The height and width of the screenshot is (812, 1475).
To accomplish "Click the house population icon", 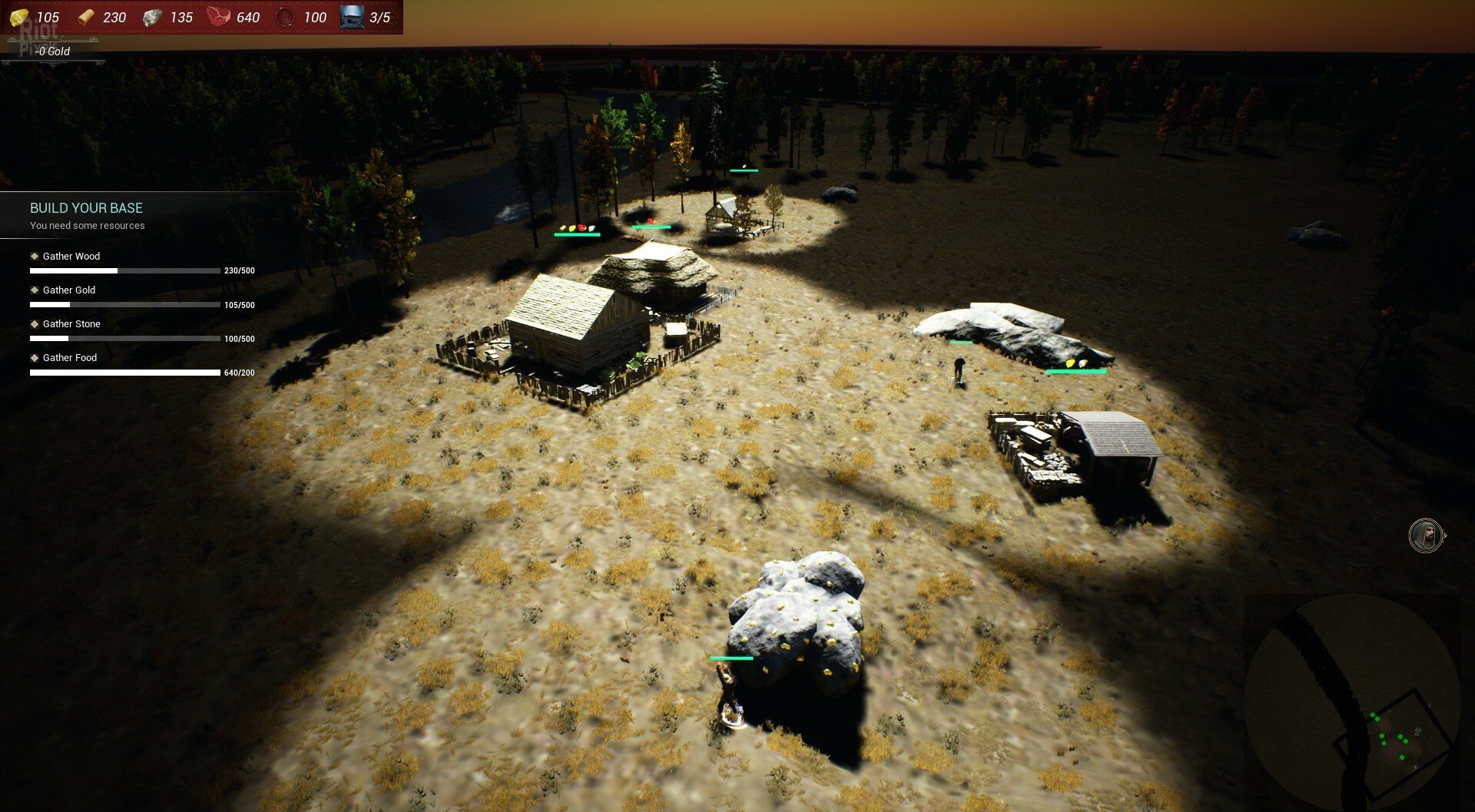I will [x=352, y=17].
